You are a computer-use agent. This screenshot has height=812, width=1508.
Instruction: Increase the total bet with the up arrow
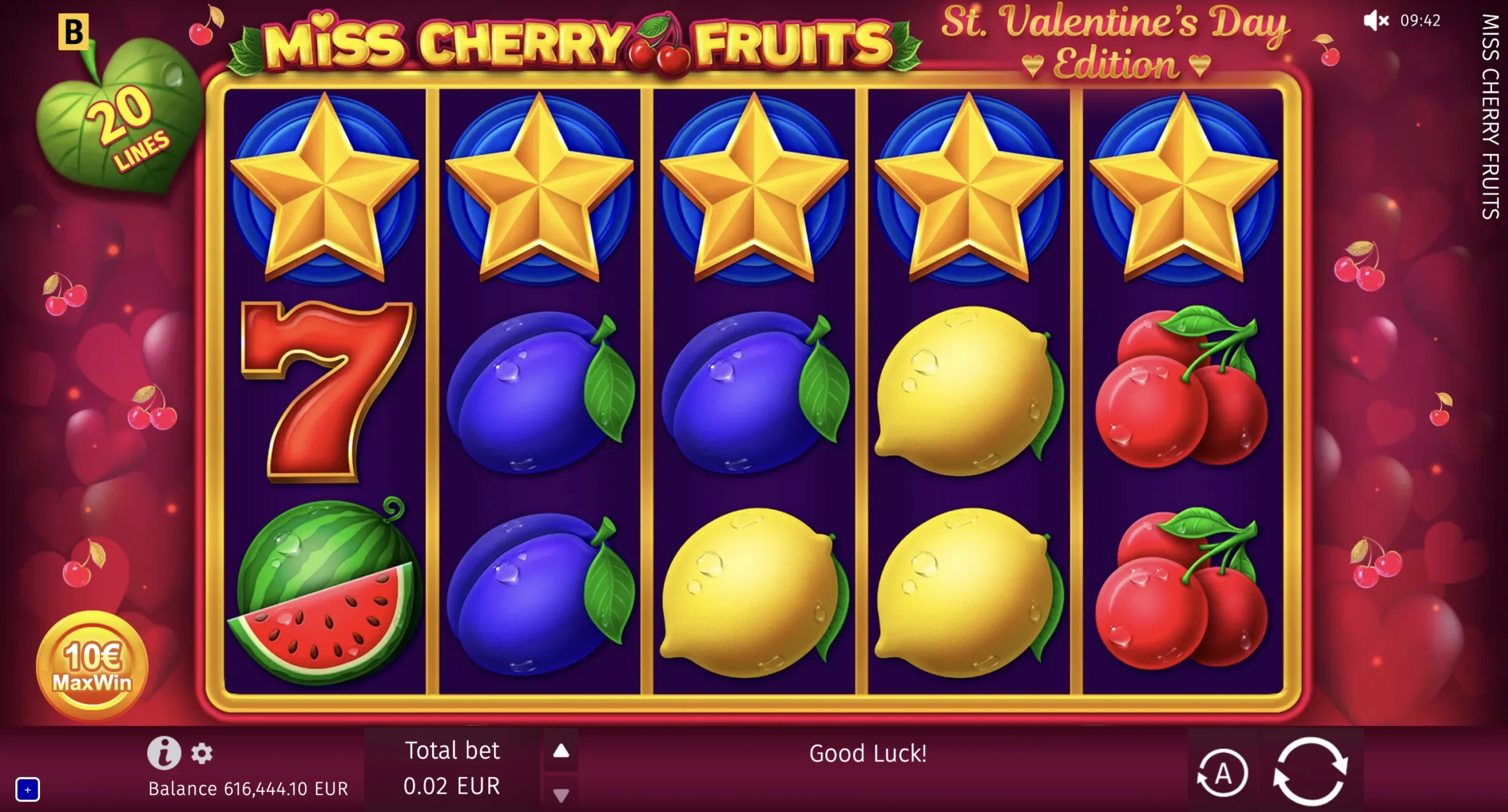click(x=561, y=750)
